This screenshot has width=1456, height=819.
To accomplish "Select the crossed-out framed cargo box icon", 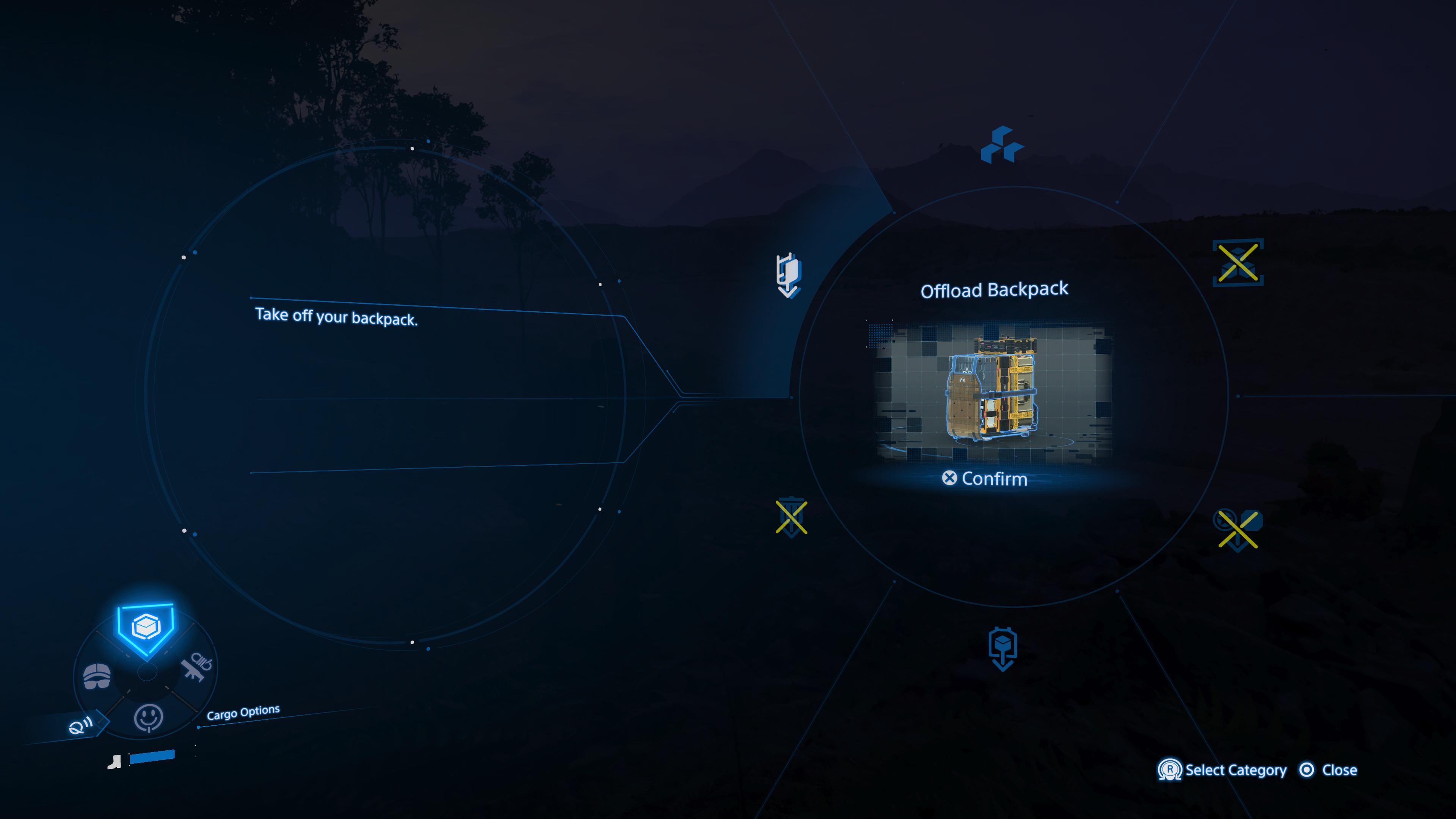I will pyautogui.click(x=1238, y=263).
